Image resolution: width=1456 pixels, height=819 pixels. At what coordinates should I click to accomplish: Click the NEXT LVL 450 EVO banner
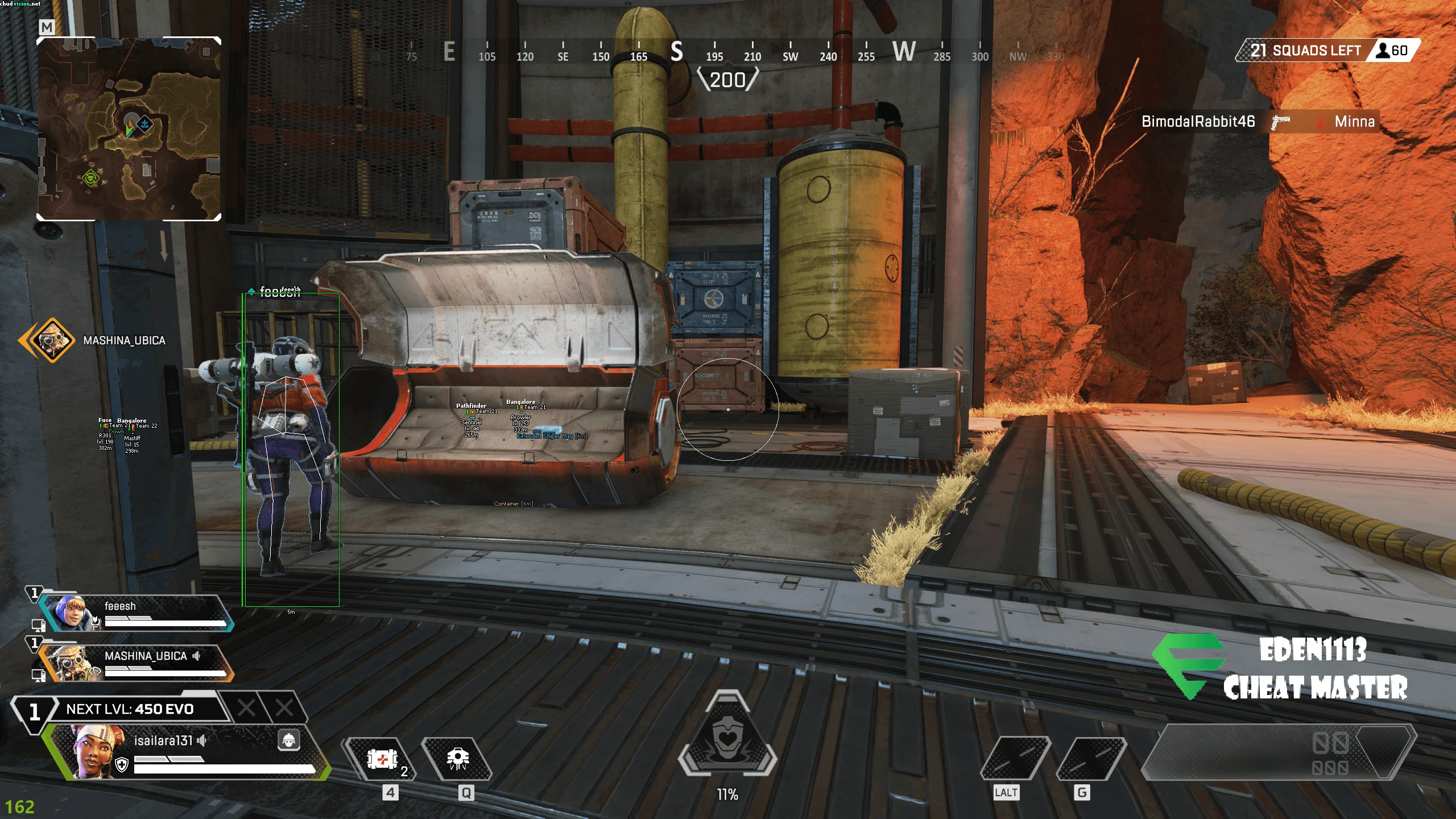[x=130, y=709]
